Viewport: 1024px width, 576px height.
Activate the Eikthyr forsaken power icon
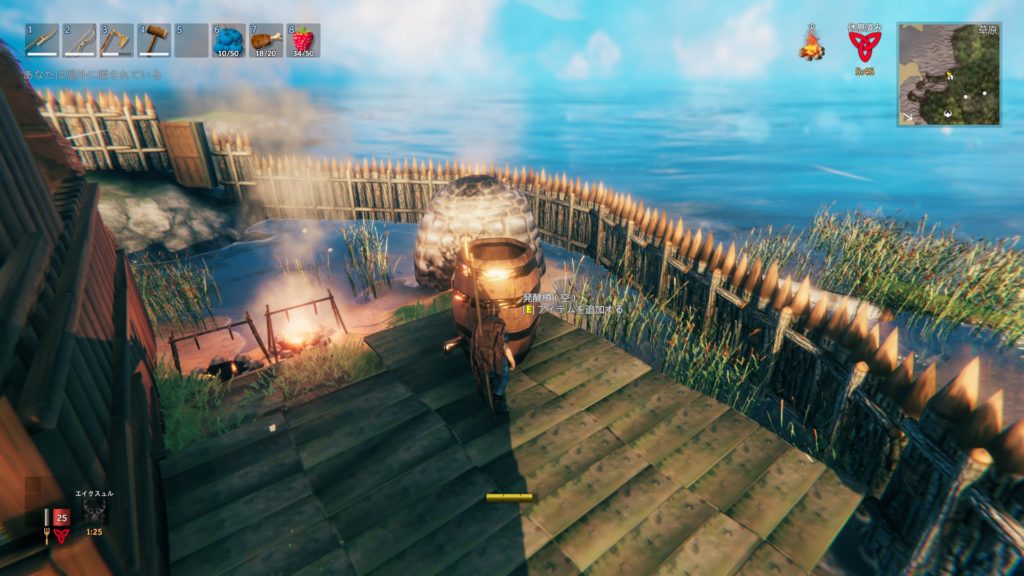coord(95,512)
